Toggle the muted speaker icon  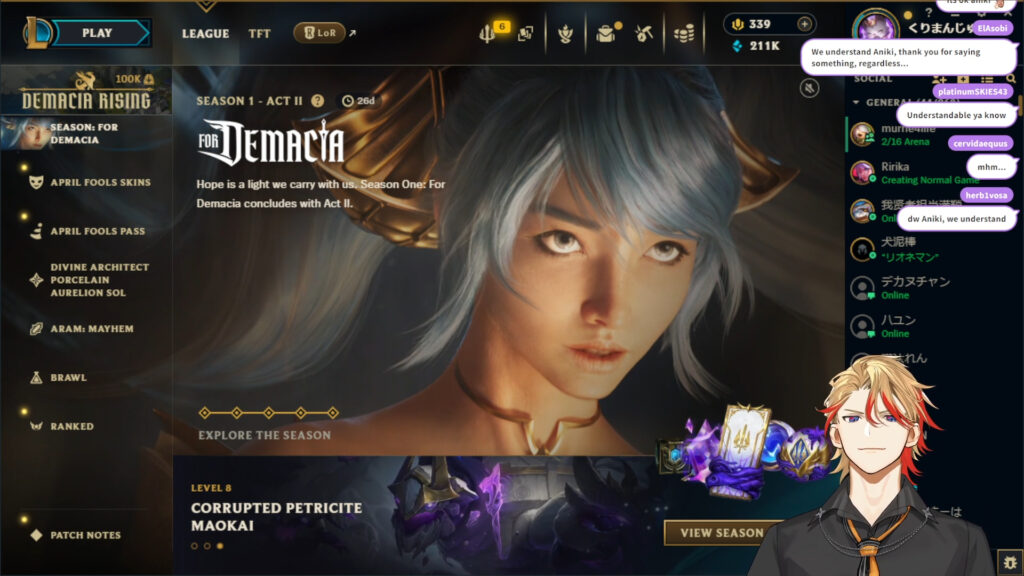click(x=809, y=89)
